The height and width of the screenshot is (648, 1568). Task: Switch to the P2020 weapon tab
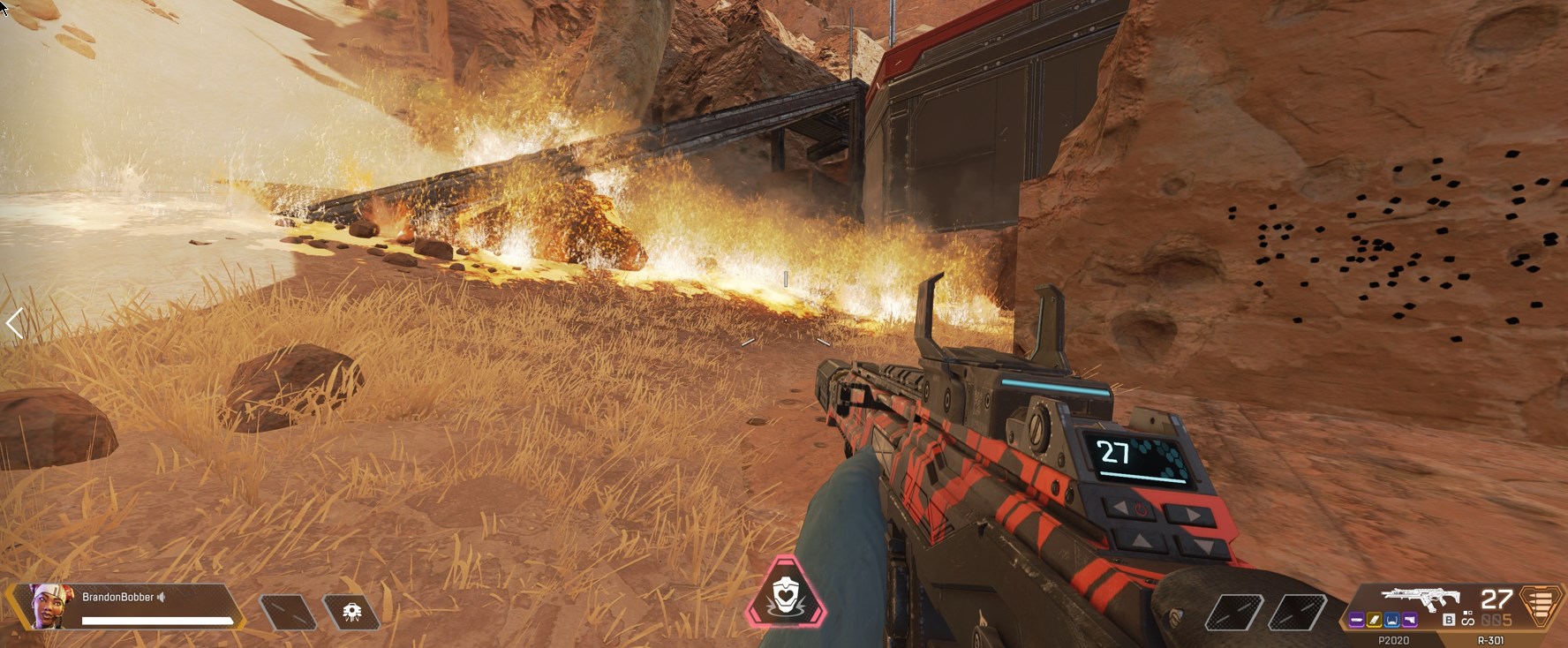(x=1395, y=640)
